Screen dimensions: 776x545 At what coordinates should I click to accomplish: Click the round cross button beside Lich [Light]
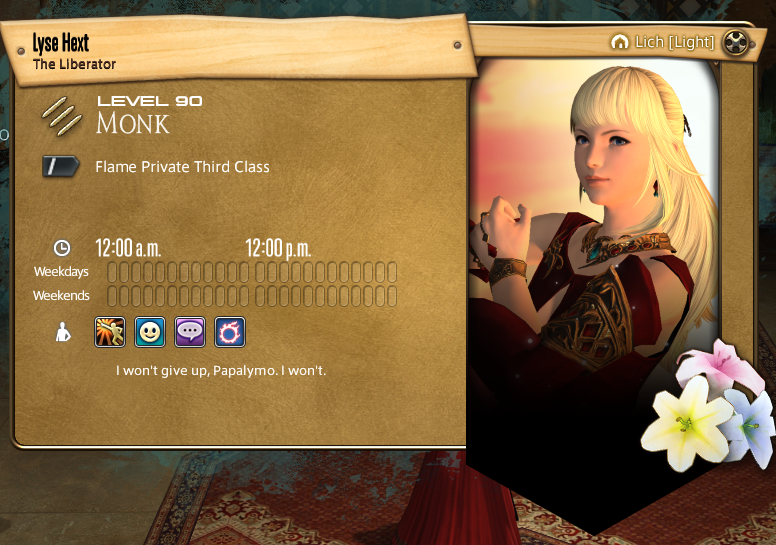point(737,42)
